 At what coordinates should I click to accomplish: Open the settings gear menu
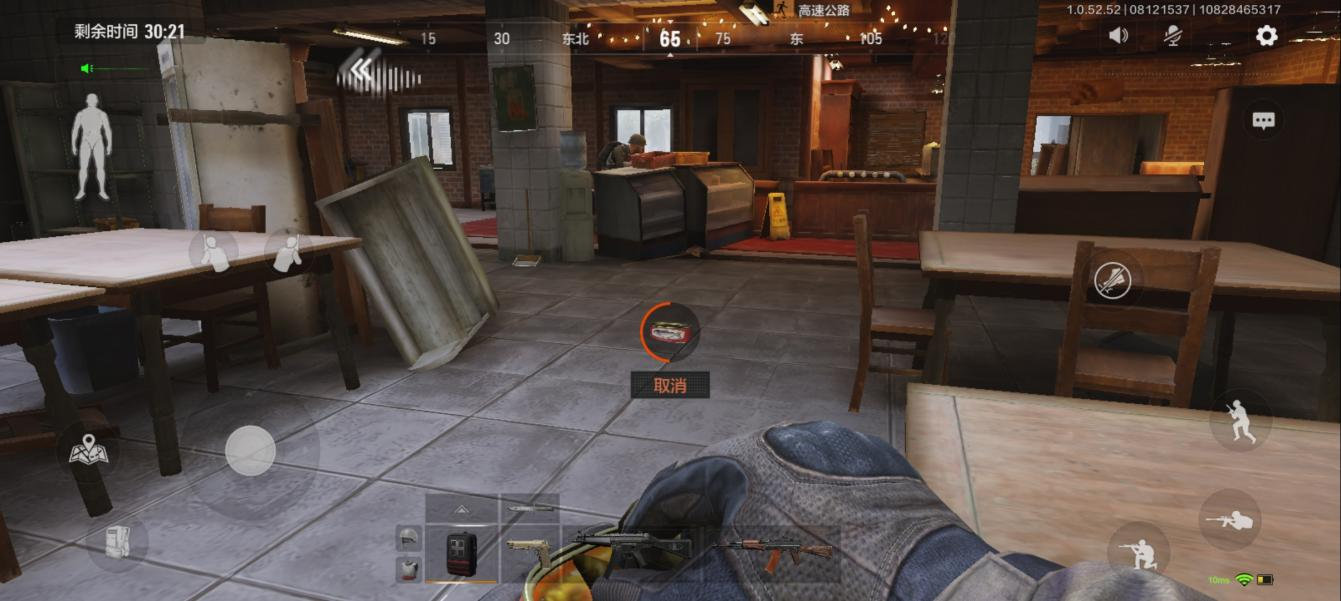click(x=1266, y=36)
